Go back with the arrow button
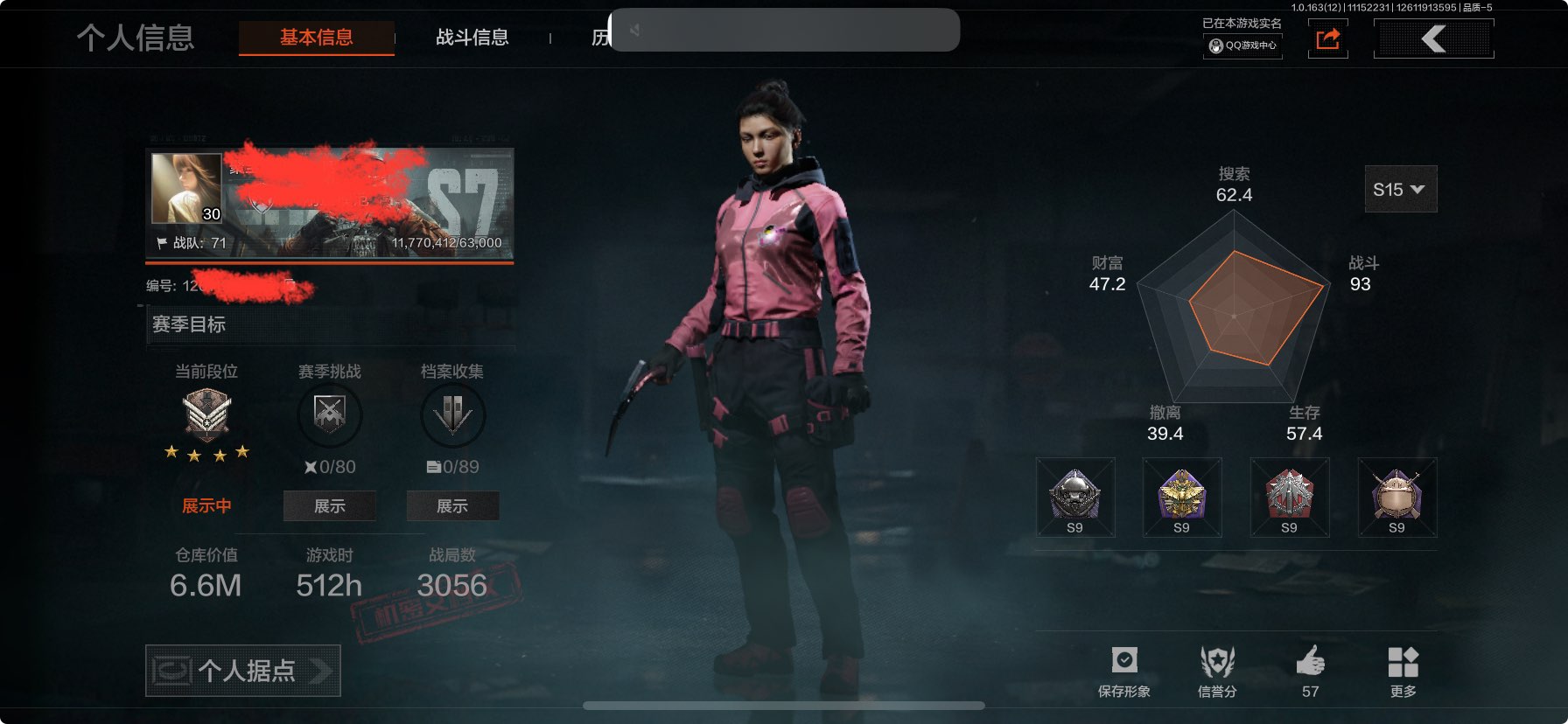Viewport: 1568px width, 724px height. point(1433,38)
